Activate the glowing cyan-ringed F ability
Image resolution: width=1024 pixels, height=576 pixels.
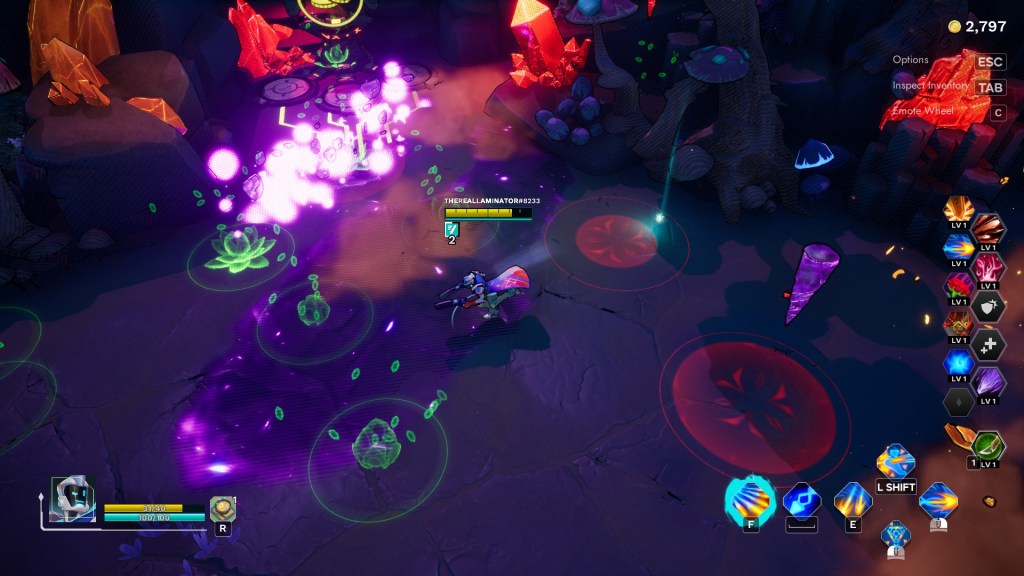coord(751,498)
